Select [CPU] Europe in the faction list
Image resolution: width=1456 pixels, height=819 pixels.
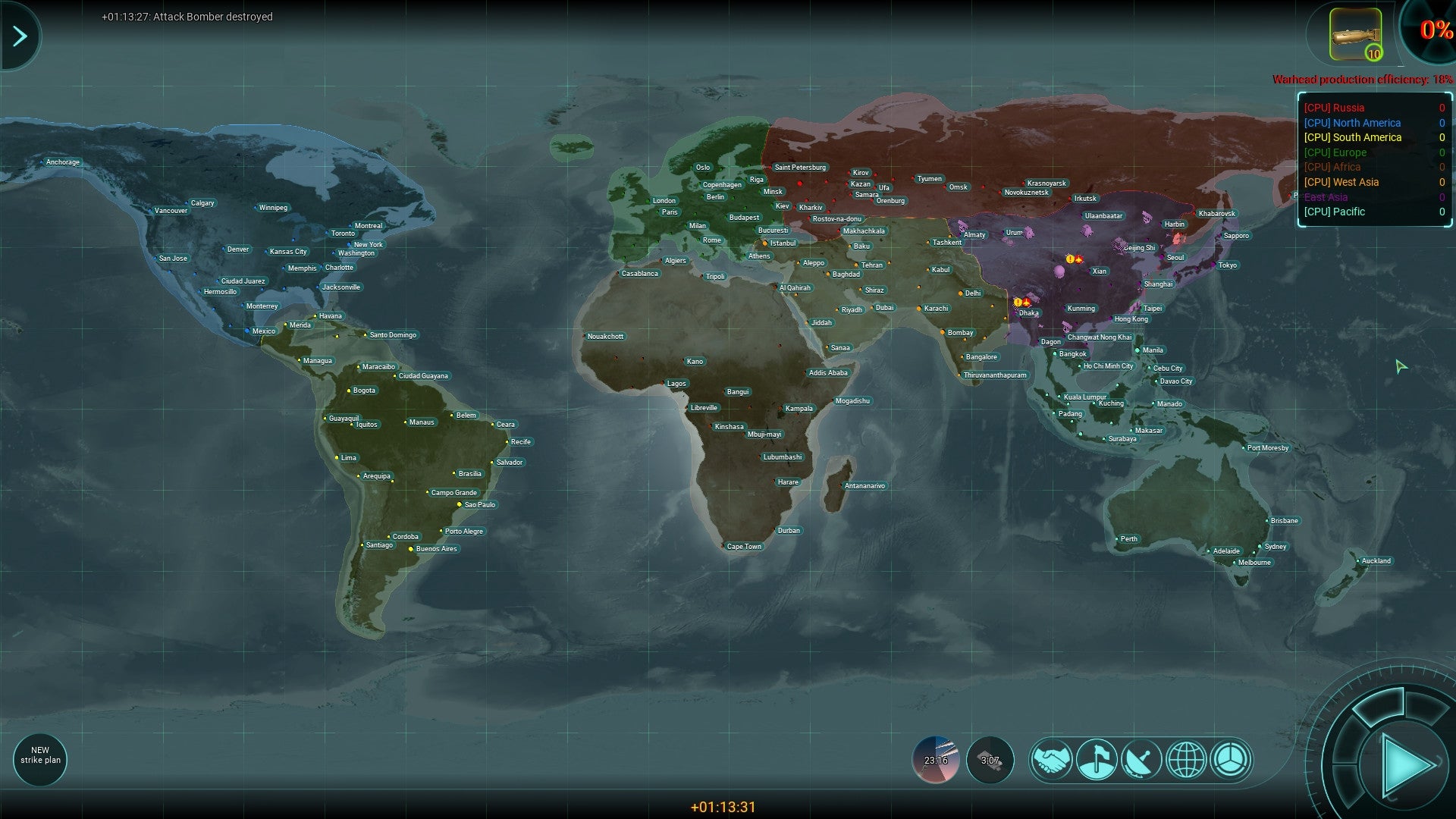(1335, 152)
